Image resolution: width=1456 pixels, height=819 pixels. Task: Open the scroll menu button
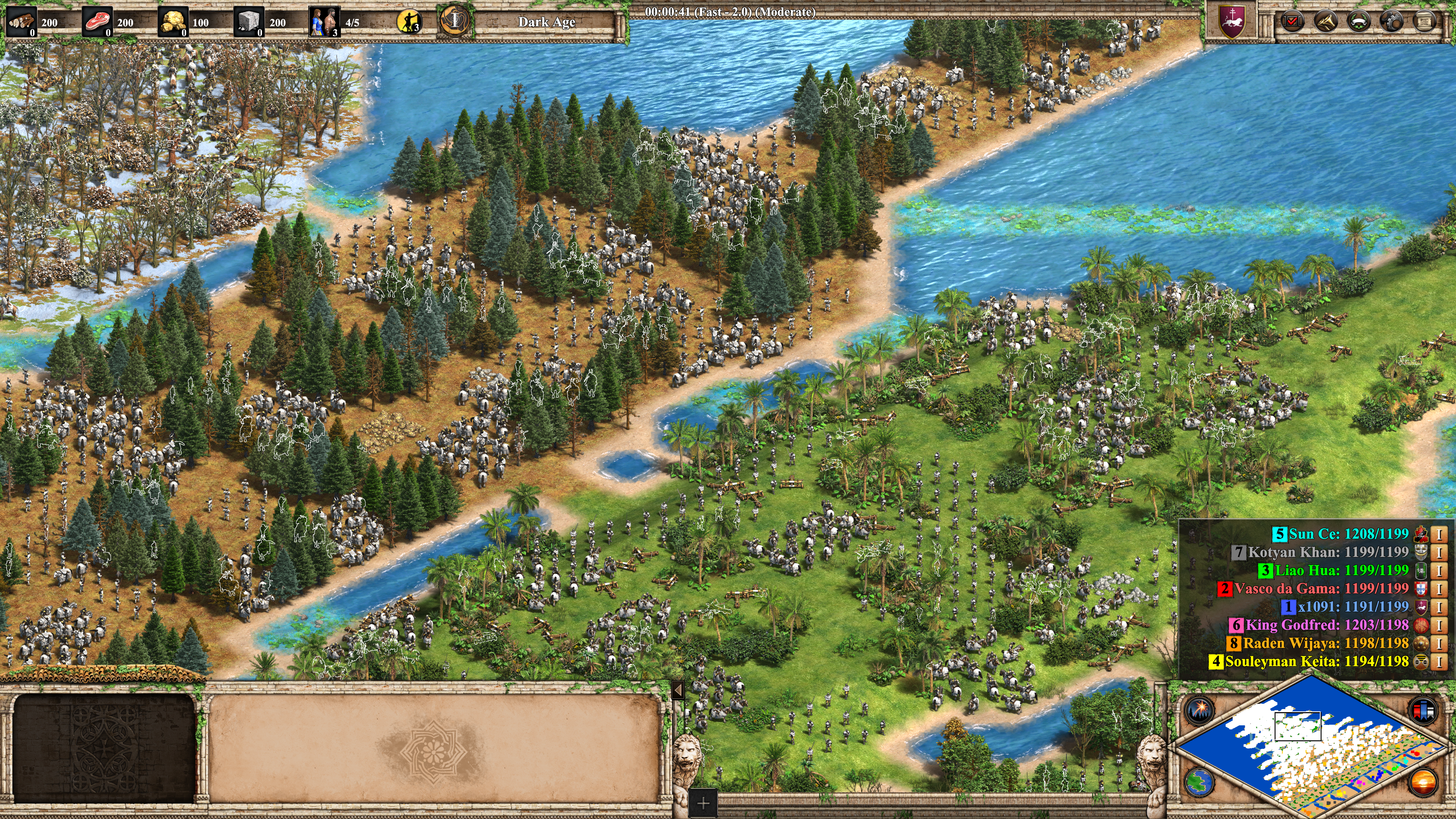tap(1424, 22)
